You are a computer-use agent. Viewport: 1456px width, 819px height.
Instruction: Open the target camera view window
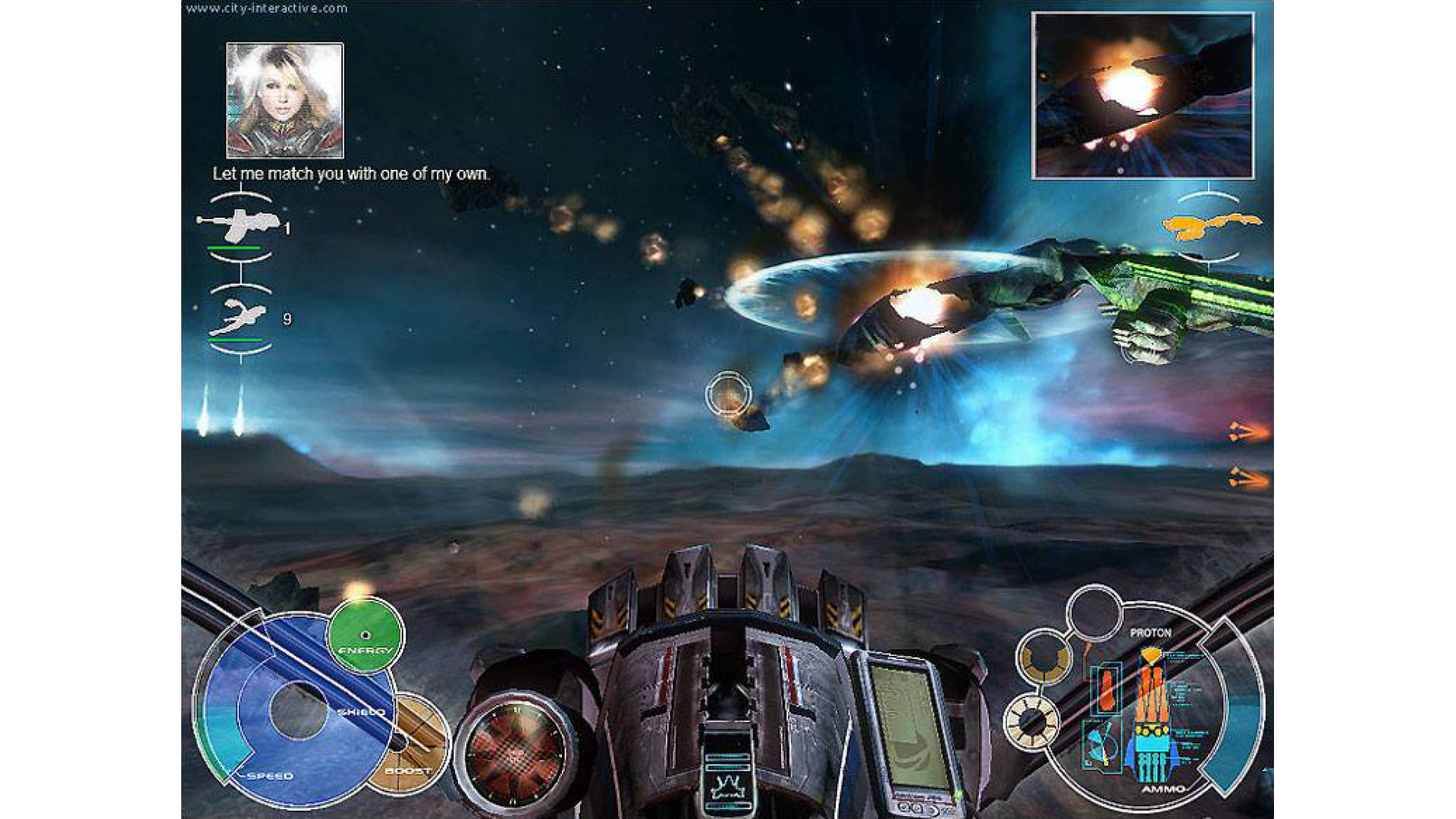[x=1142, y=96]
